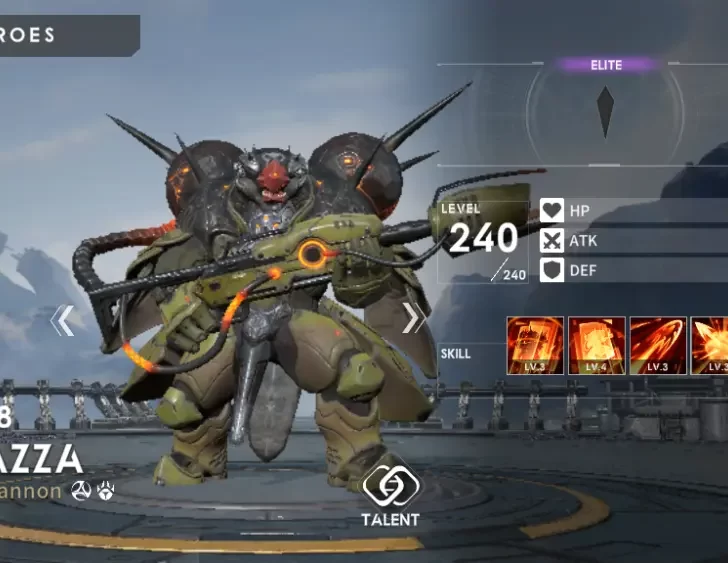Show the previous hero with left arrow
The image size is (728, 563).
[x=62, y=320]
